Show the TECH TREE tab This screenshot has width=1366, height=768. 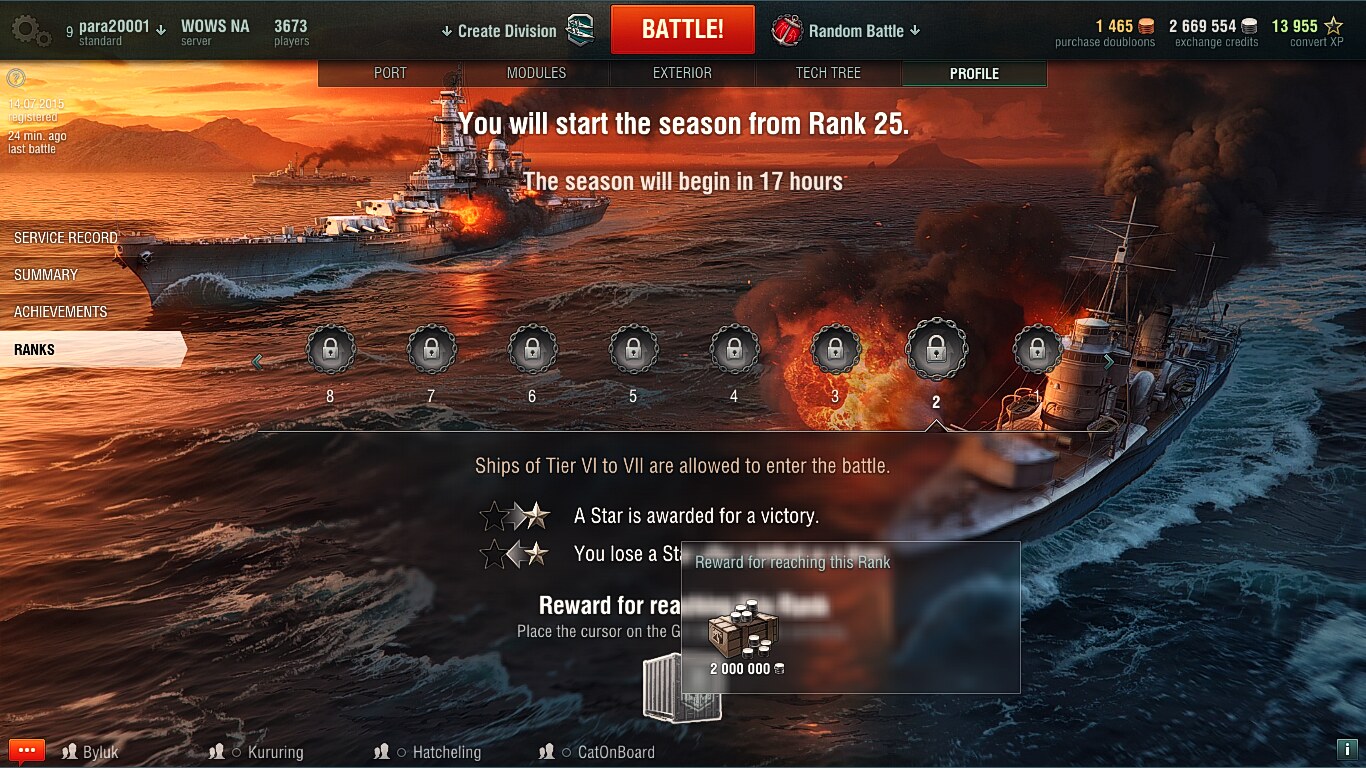coord(828,73)
